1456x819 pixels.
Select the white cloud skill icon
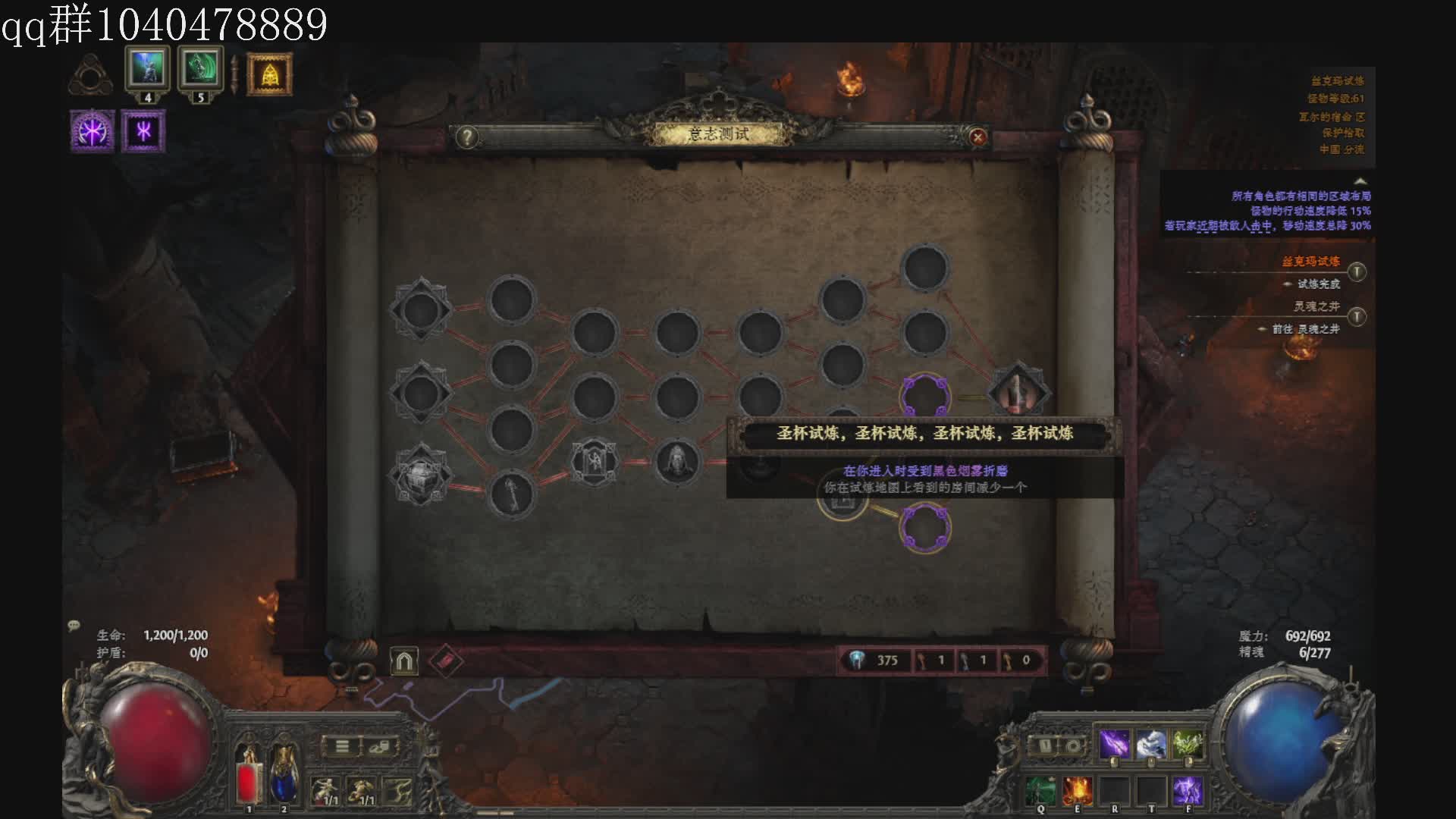[1150, 745]
